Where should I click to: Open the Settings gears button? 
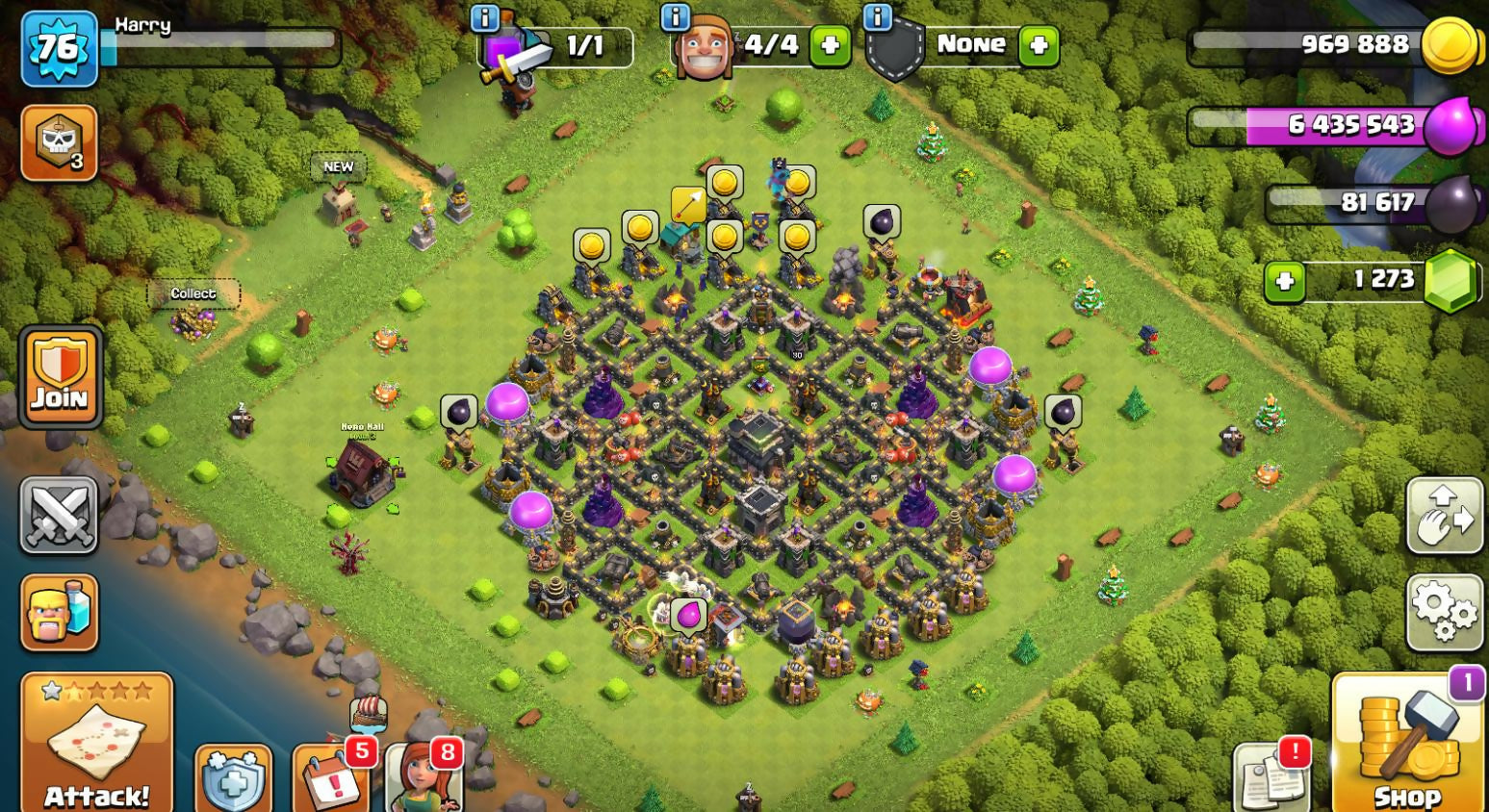pos(1444,612)
